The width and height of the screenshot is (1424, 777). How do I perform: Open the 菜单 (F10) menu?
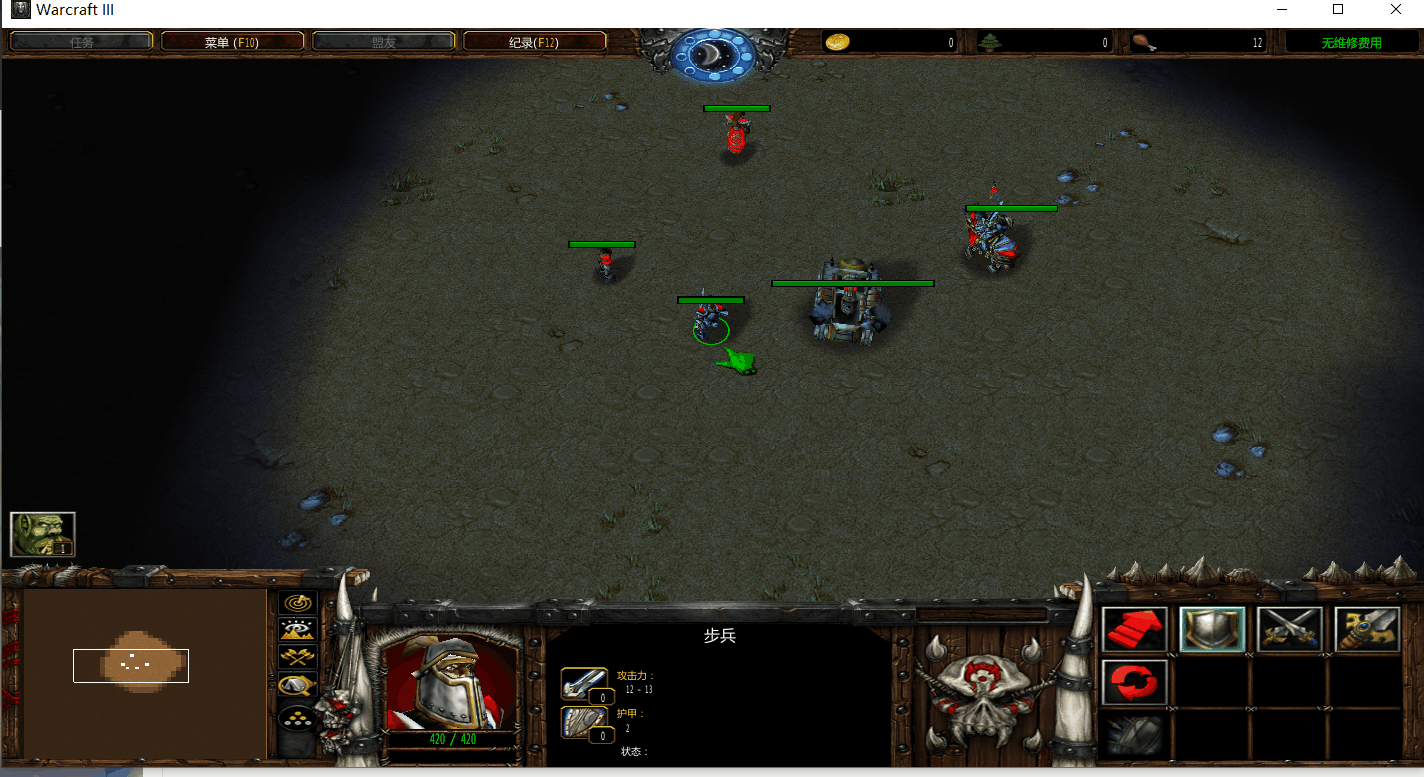tap(232, 41)
